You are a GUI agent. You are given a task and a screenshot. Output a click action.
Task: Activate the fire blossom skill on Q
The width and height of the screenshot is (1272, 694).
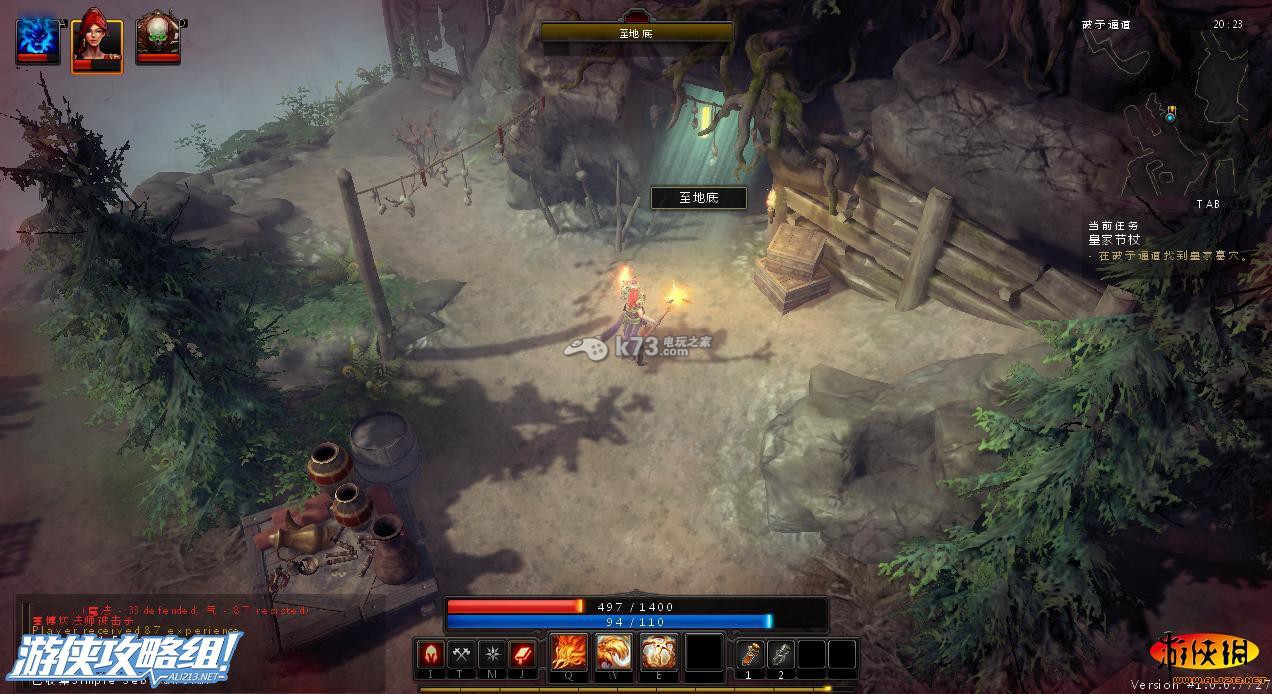coord(569,653)
